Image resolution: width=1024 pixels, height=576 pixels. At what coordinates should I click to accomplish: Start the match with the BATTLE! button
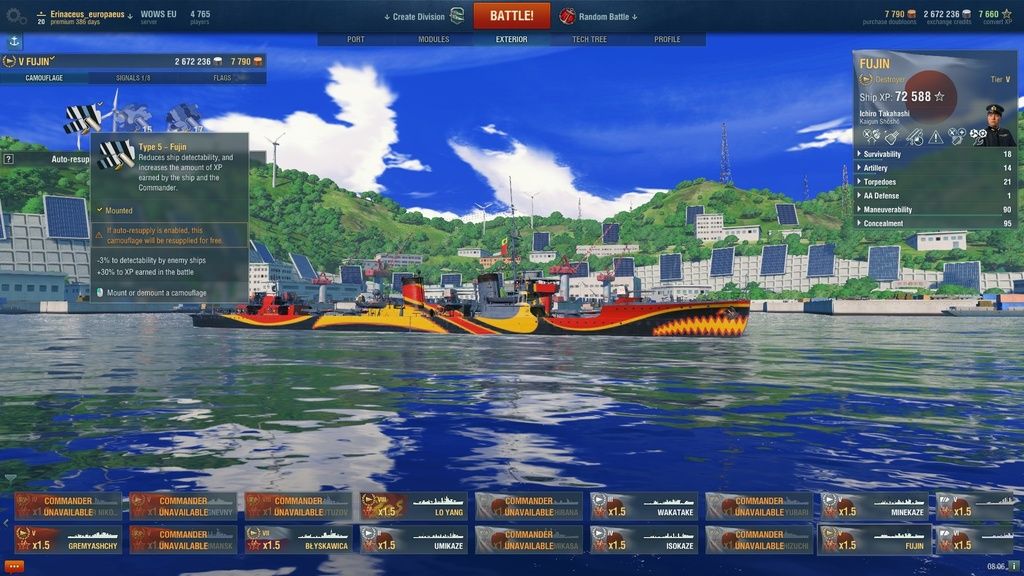511,16
